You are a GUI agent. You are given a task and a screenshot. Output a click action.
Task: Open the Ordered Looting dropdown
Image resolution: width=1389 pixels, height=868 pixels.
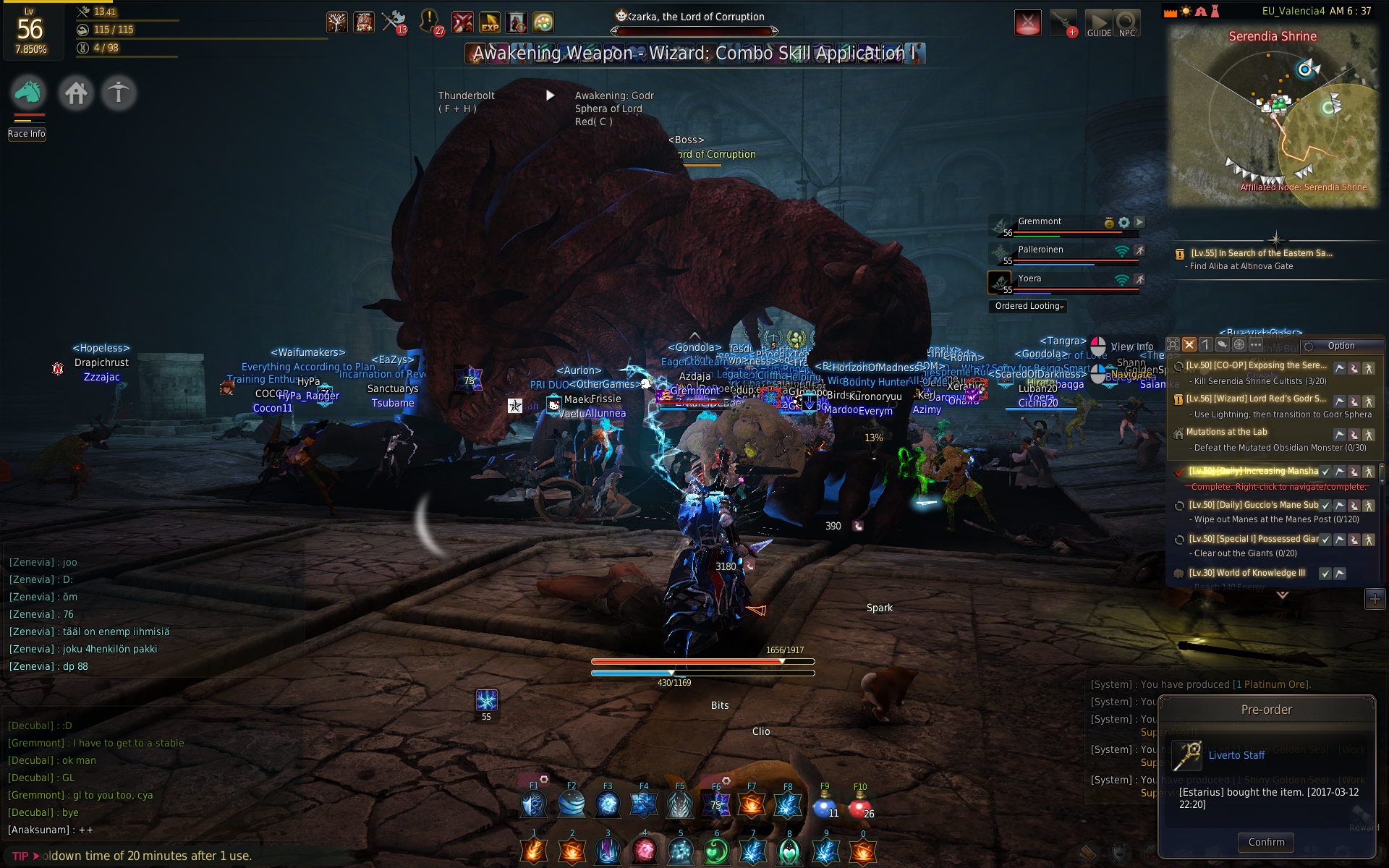coord(1028,306)
